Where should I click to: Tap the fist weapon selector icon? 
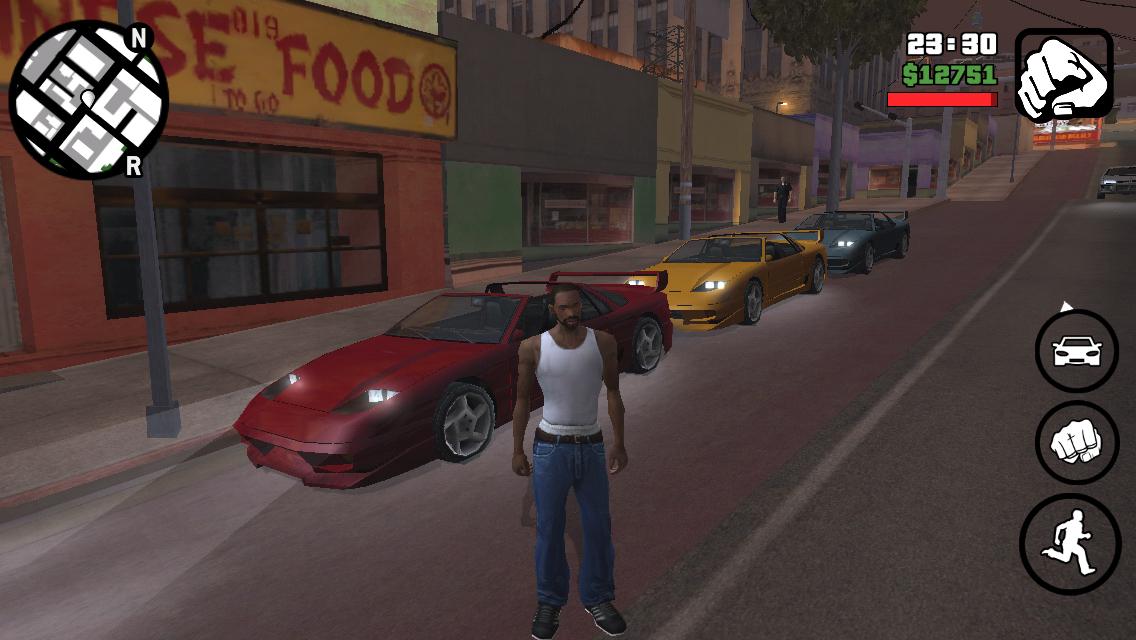pyautogui.click(x=1063, y=75)
